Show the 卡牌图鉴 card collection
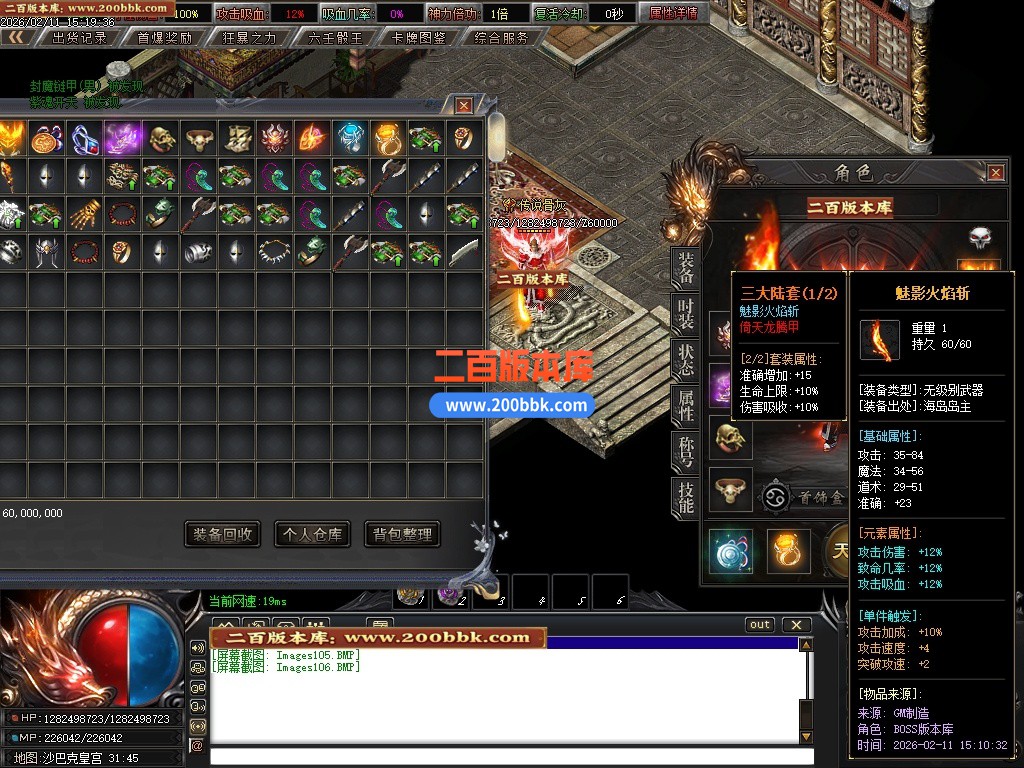 420,38
